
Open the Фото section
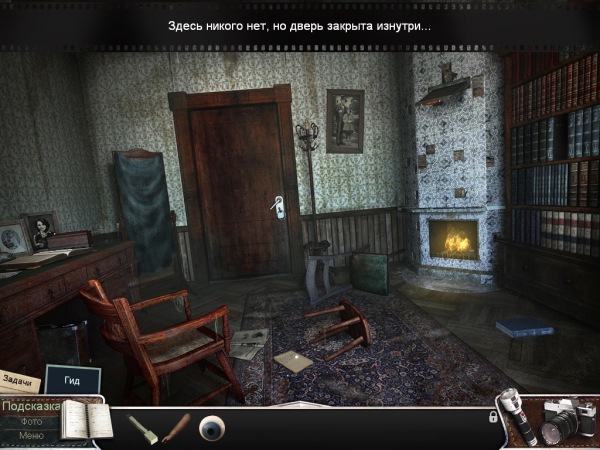pos(30,422)
